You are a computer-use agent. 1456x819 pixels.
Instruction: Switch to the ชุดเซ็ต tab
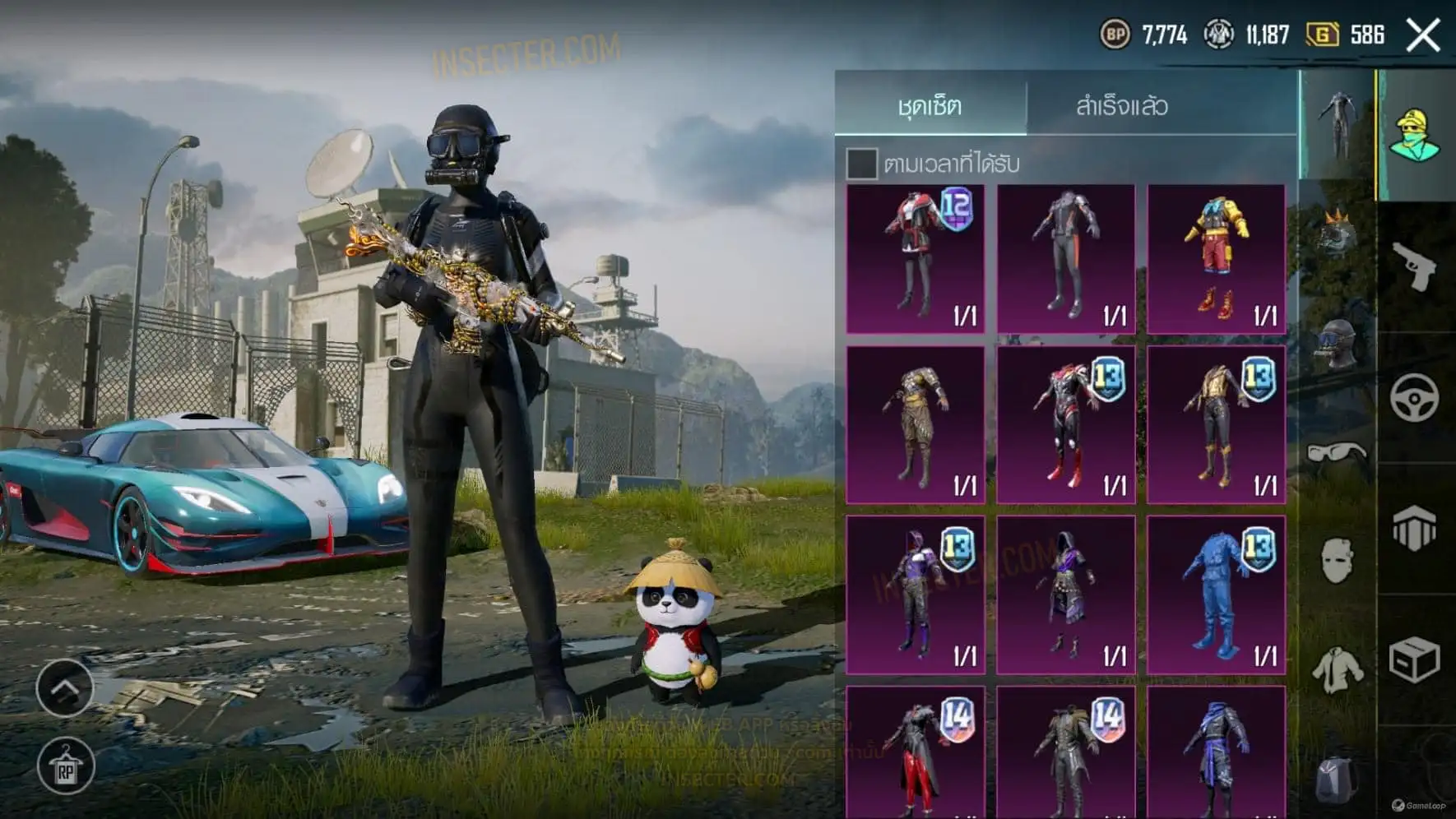(930, 105)
